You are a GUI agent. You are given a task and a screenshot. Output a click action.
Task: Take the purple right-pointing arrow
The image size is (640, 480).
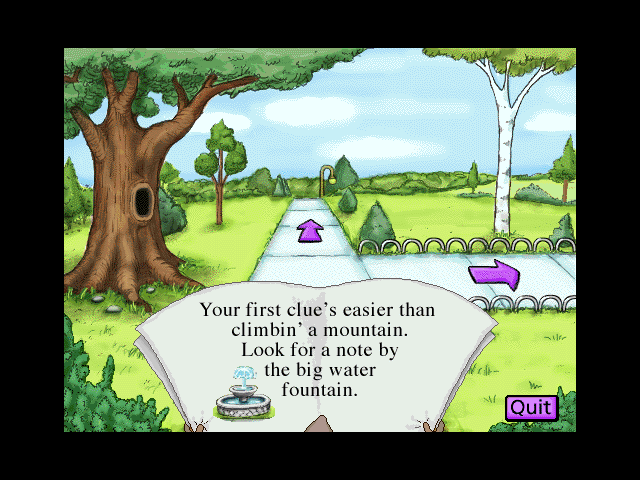[x=494, y=274]
